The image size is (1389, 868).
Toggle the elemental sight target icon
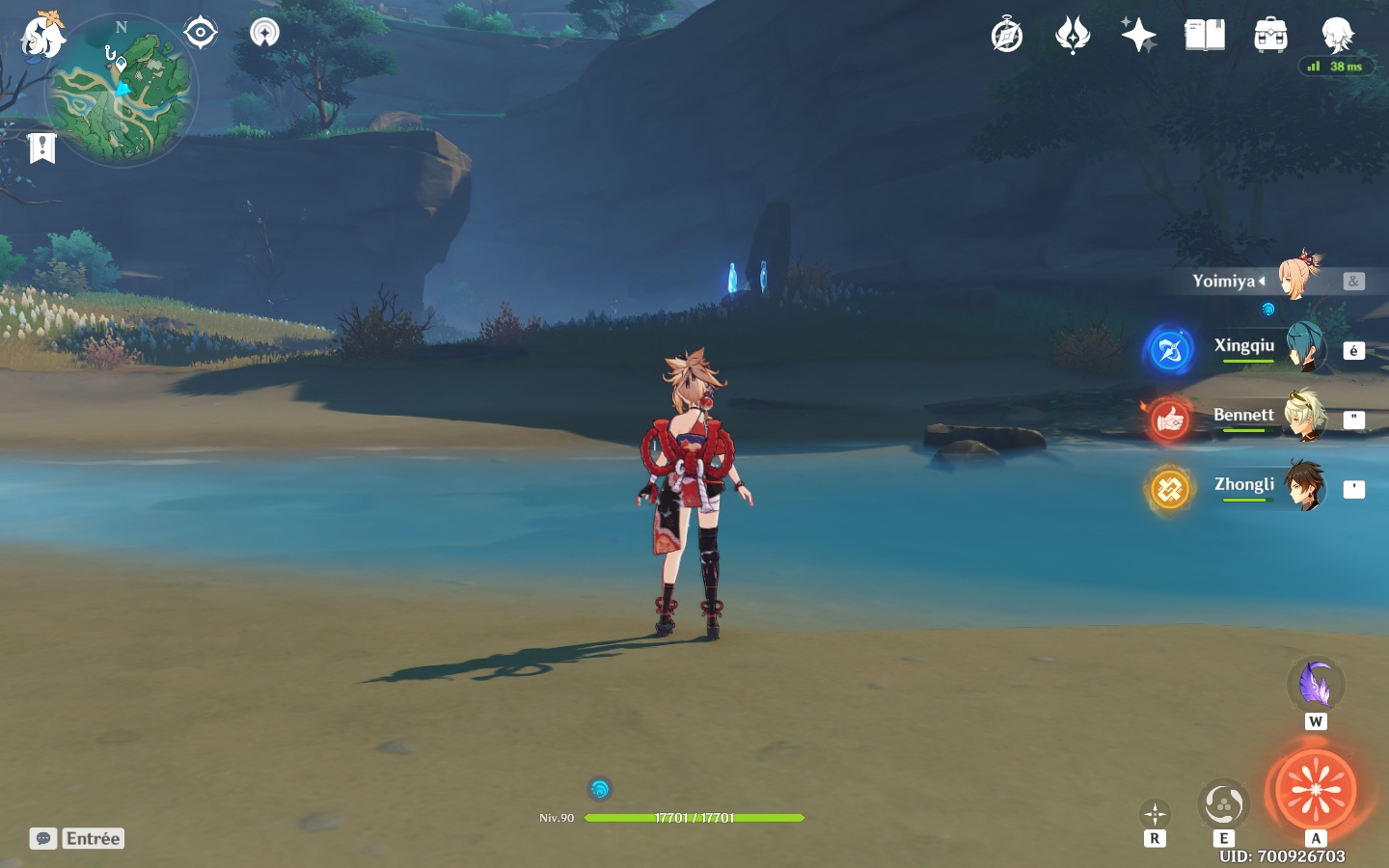tap(200, 33)
